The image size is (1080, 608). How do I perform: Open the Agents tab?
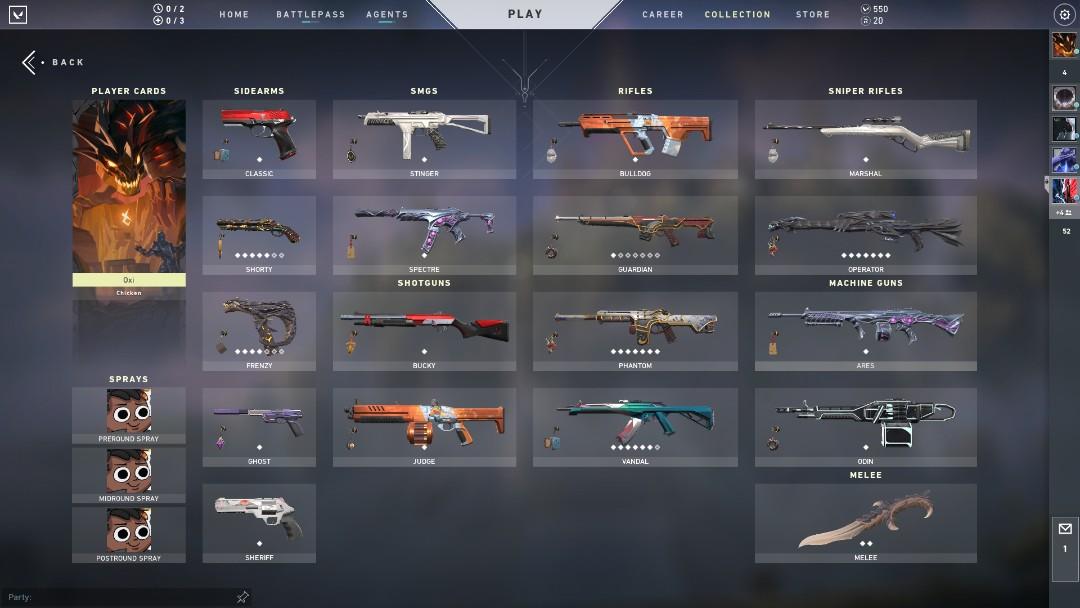[387, 14]
